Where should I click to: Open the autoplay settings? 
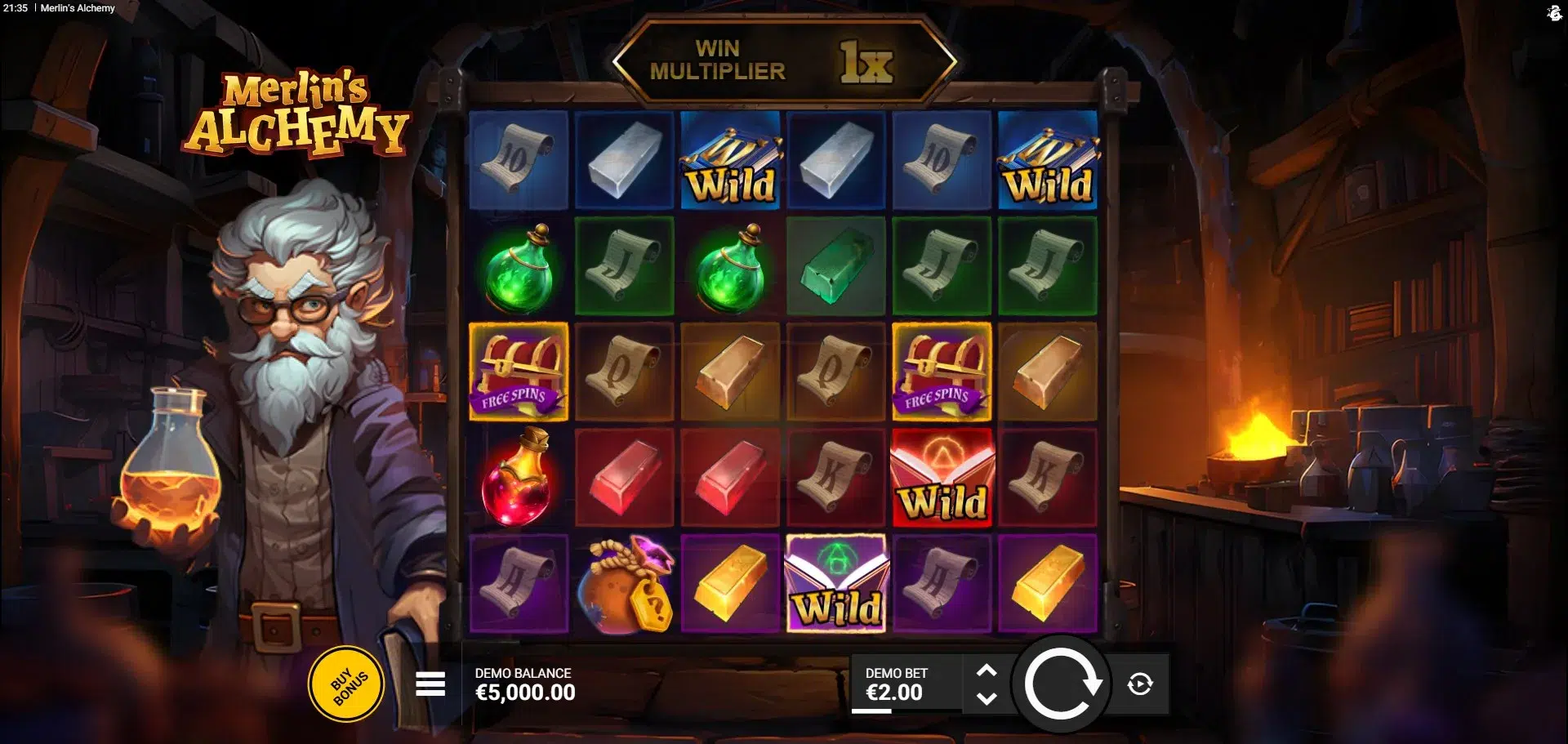click(x=1140, y=684)
